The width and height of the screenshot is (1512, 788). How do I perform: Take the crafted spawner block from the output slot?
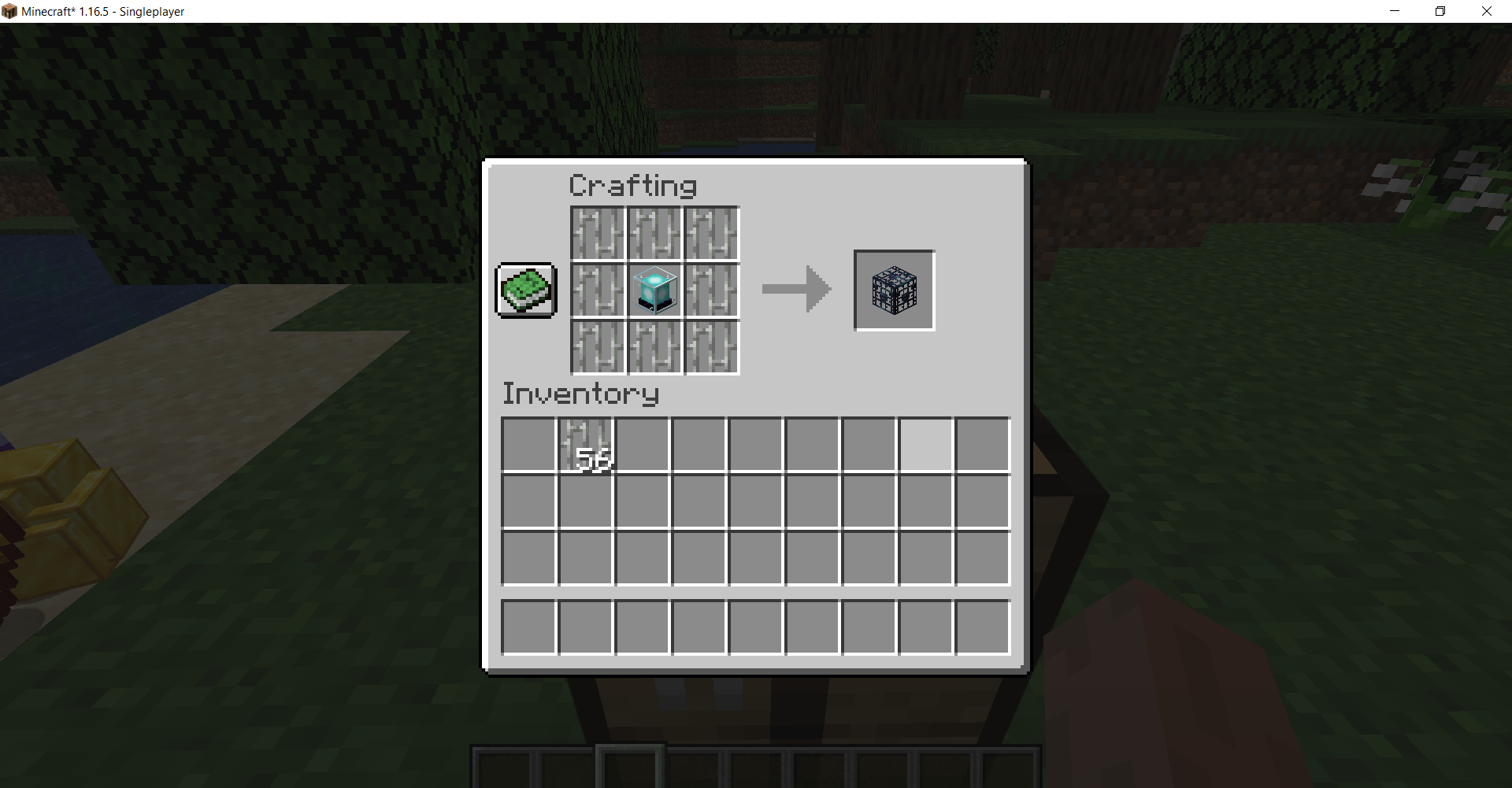pyautogui.click(x=893, y=290)
